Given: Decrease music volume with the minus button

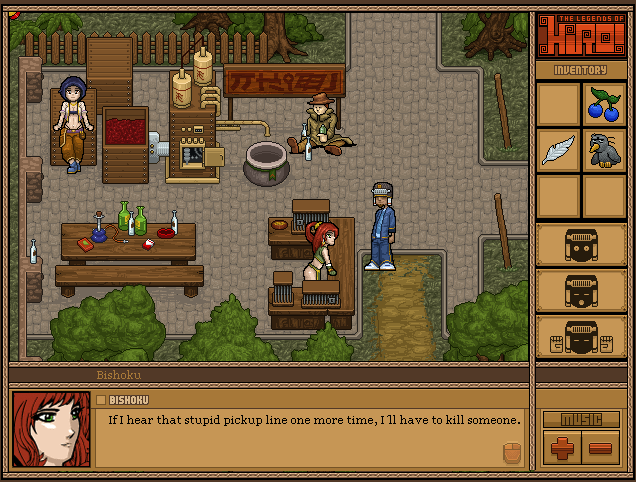Looking at the screenshot, I should coord(602,447).
